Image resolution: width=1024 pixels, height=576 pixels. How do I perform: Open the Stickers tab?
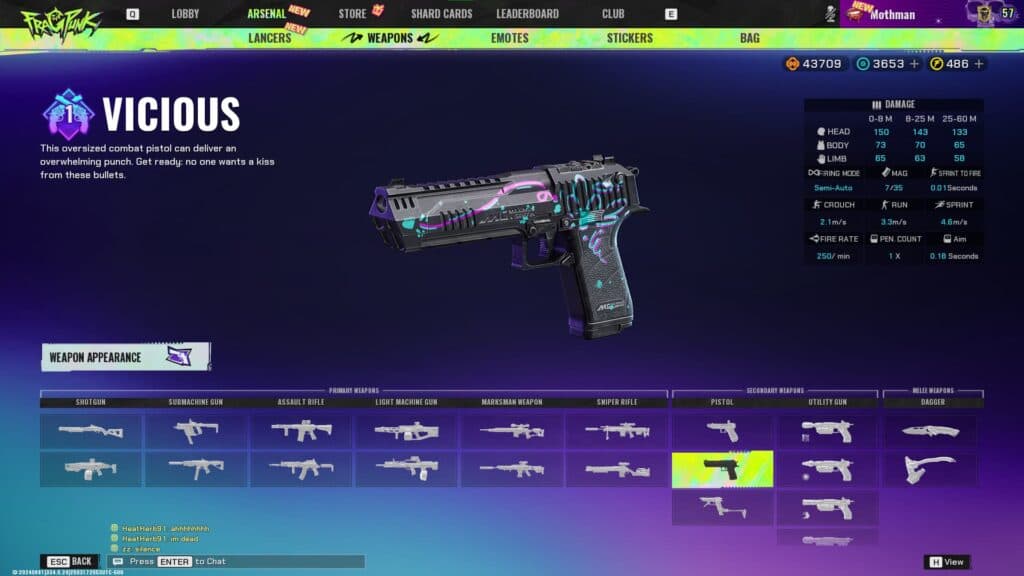629,38
